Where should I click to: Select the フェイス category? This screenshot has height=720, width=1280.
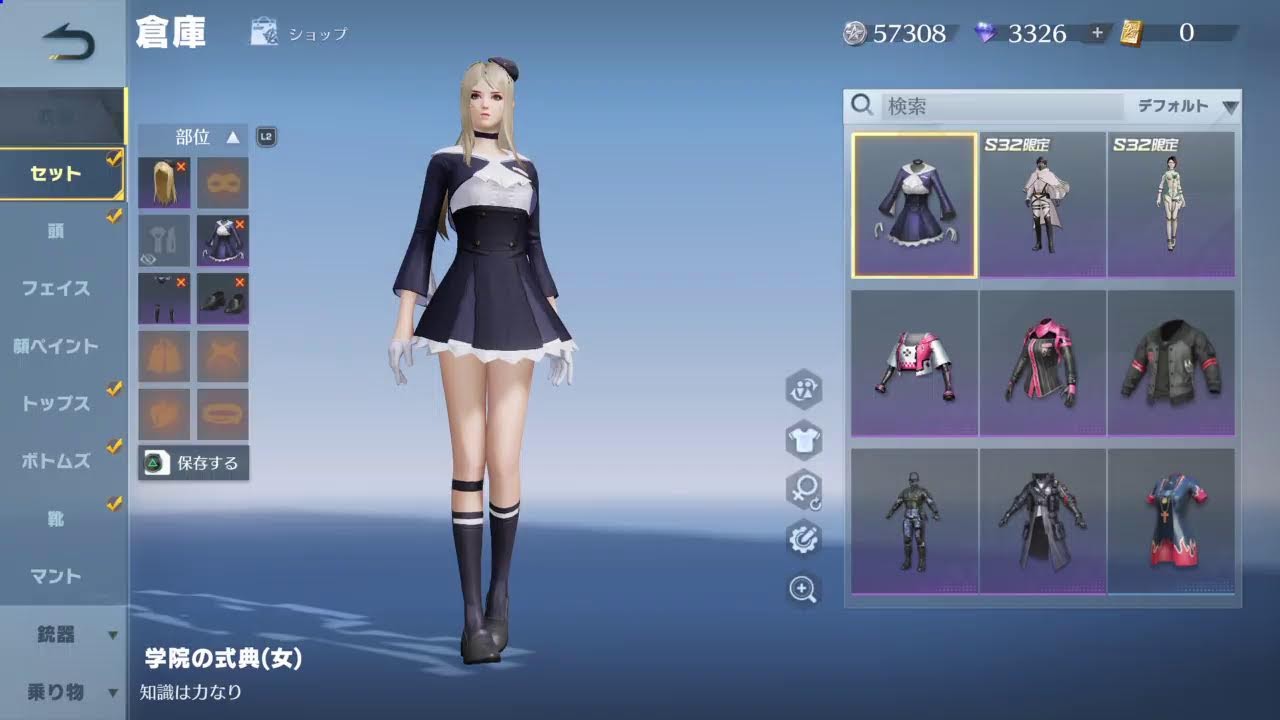pyautogui.click(x=56, y=288)
